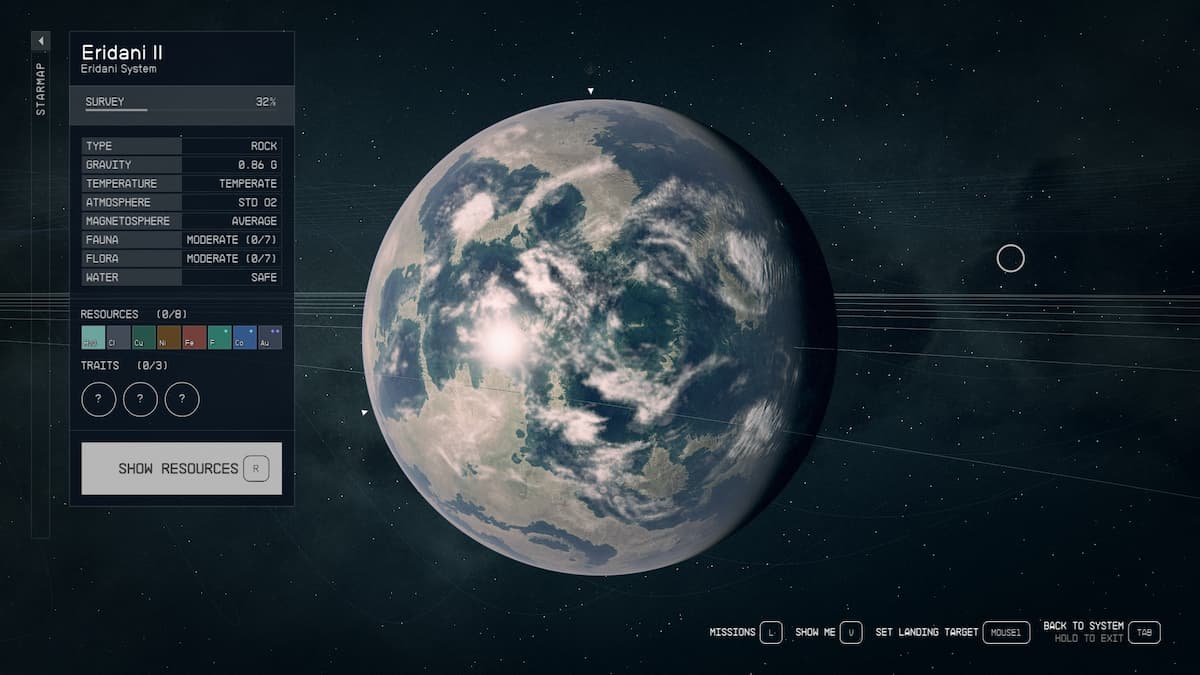Click the Show Resources button
This screenshot has width=1200, height=675.
click(x=181, y=468)
